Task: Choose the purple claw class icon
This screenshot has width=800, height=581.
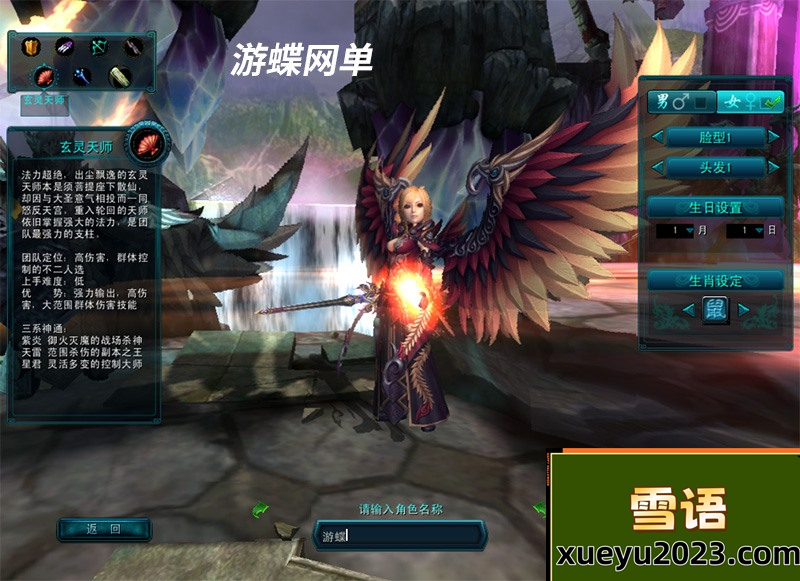Action: pos(64,47)
